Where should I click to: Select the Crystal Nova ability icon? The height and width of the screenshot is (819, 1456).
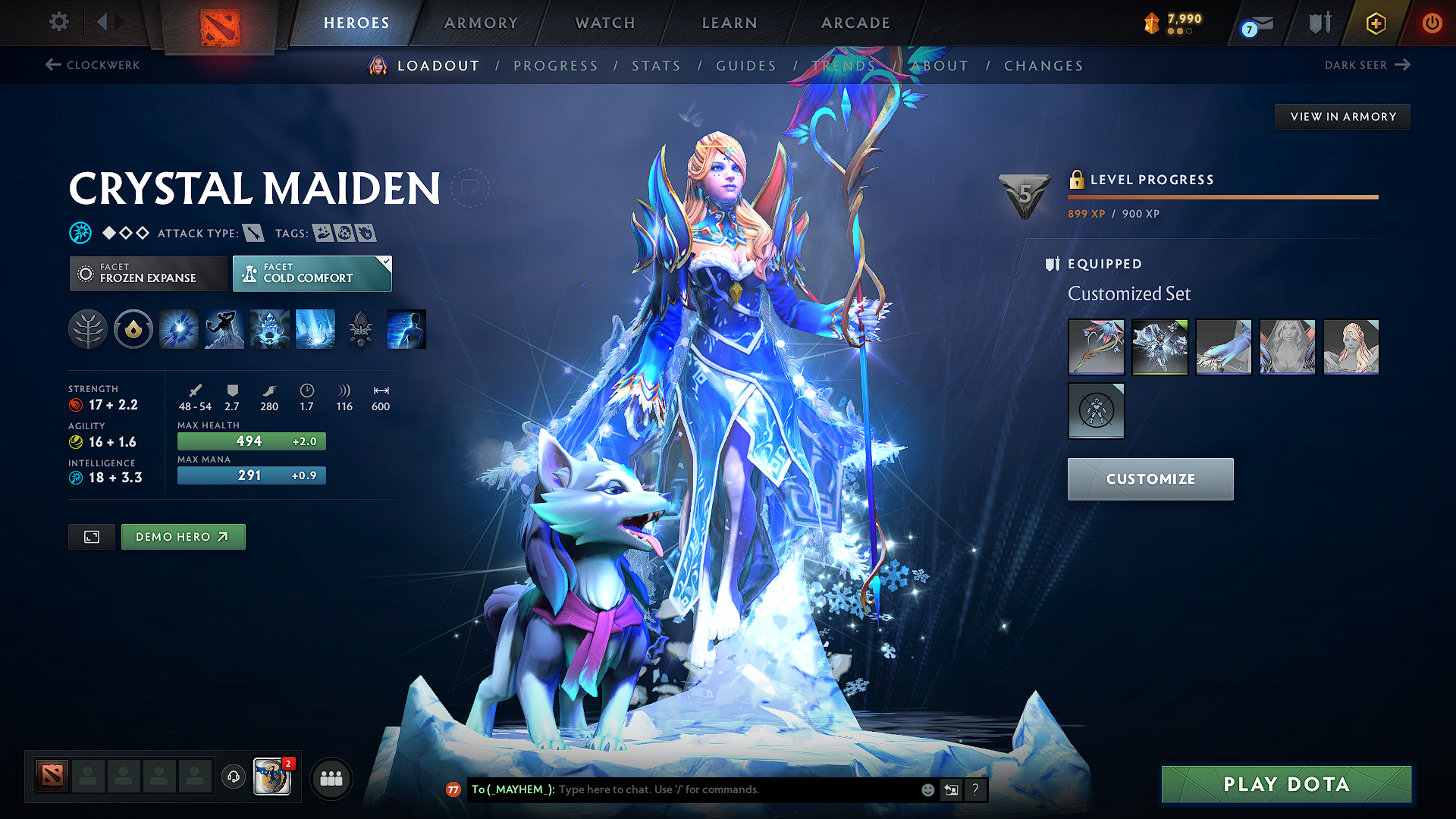(x=178, y=328)
